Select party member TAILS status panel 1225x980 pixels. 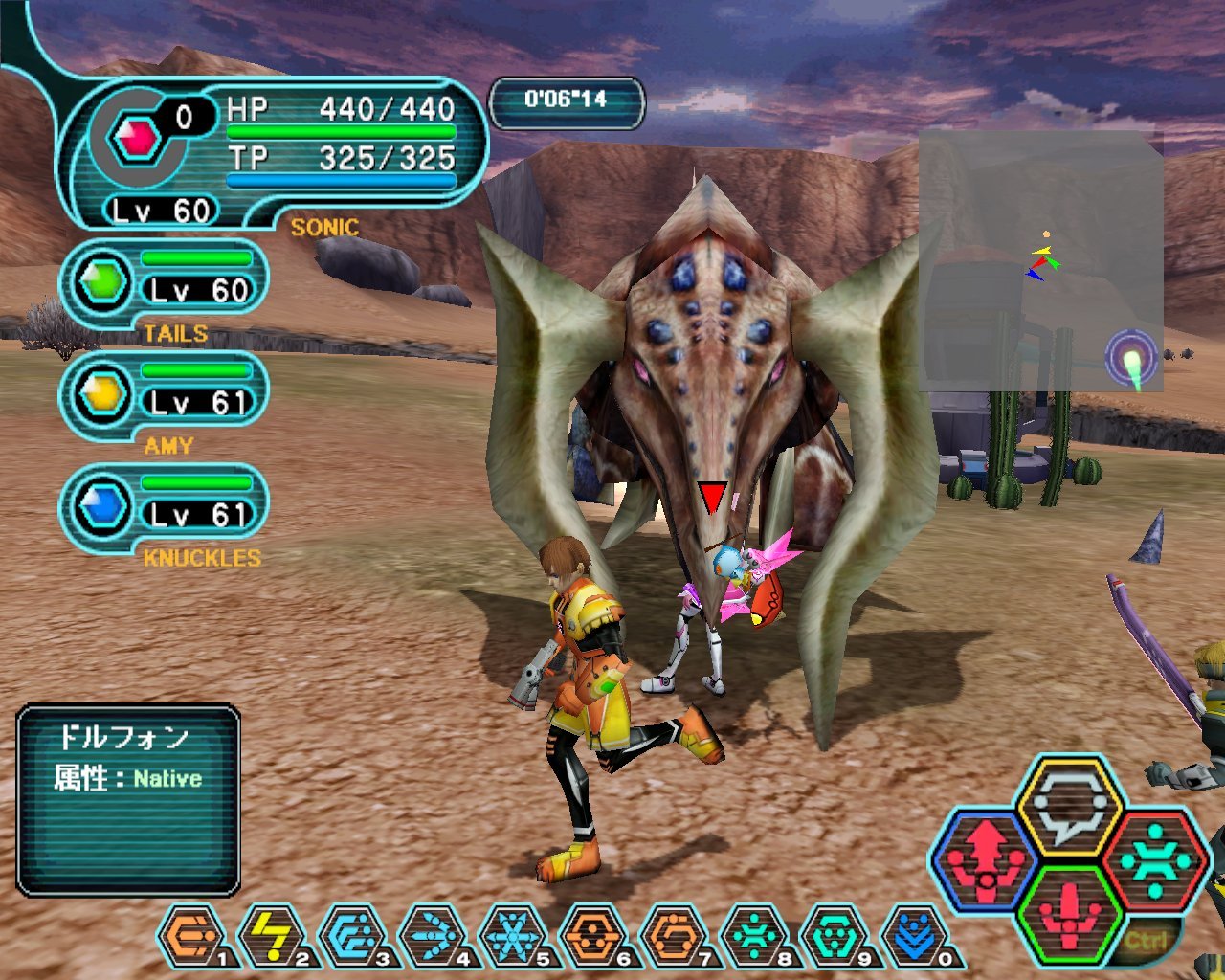[x=165, y=282]
